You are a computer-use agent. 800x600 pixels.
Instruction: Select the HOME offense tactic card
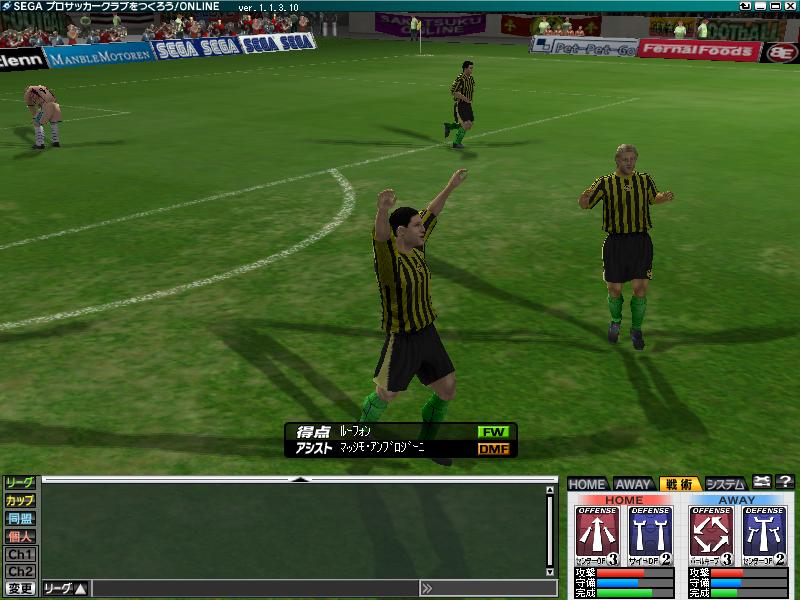click(598, 535)
